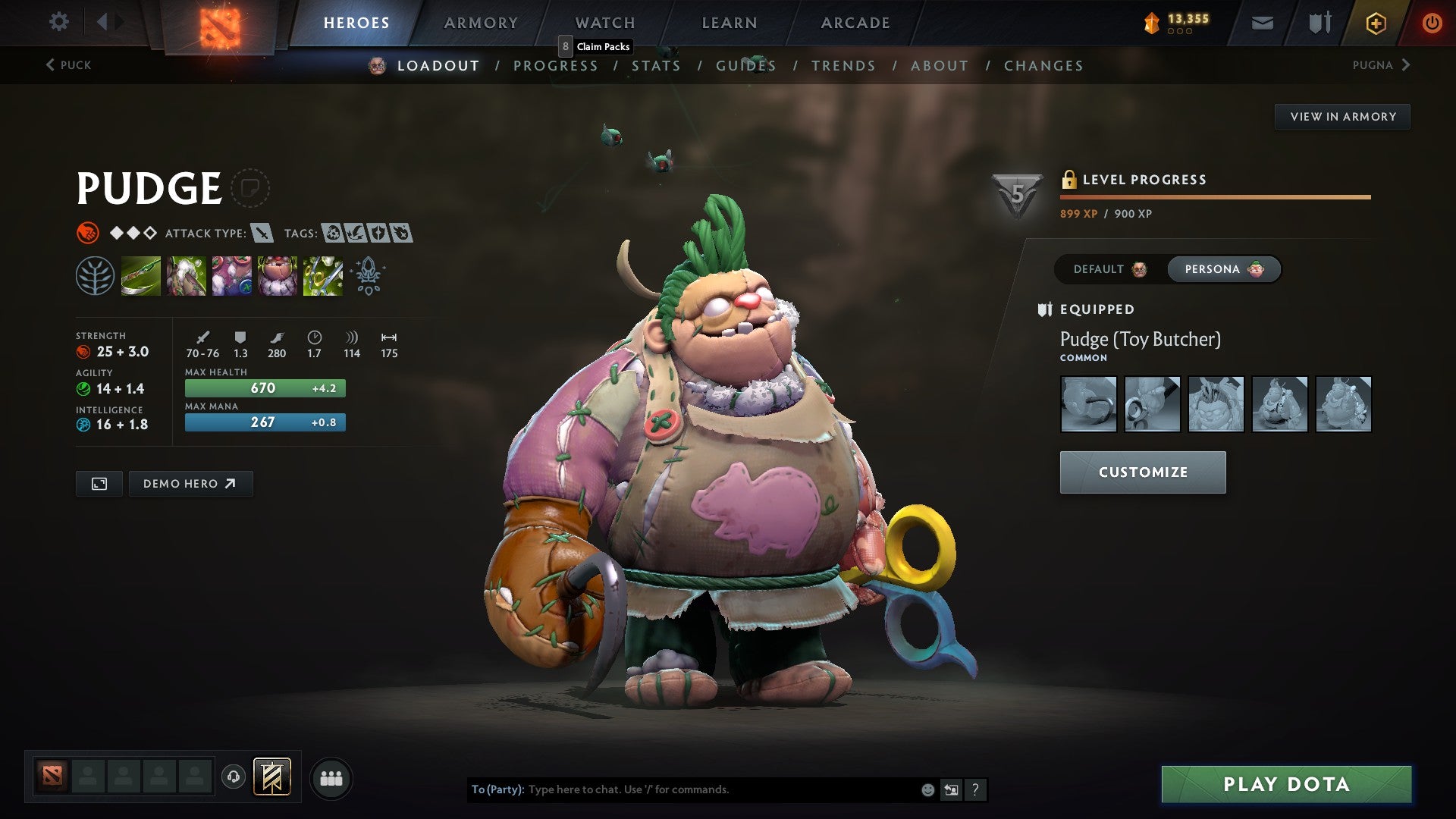Go to previous hero Puck

pyautogui.click(x=68, y=65)
